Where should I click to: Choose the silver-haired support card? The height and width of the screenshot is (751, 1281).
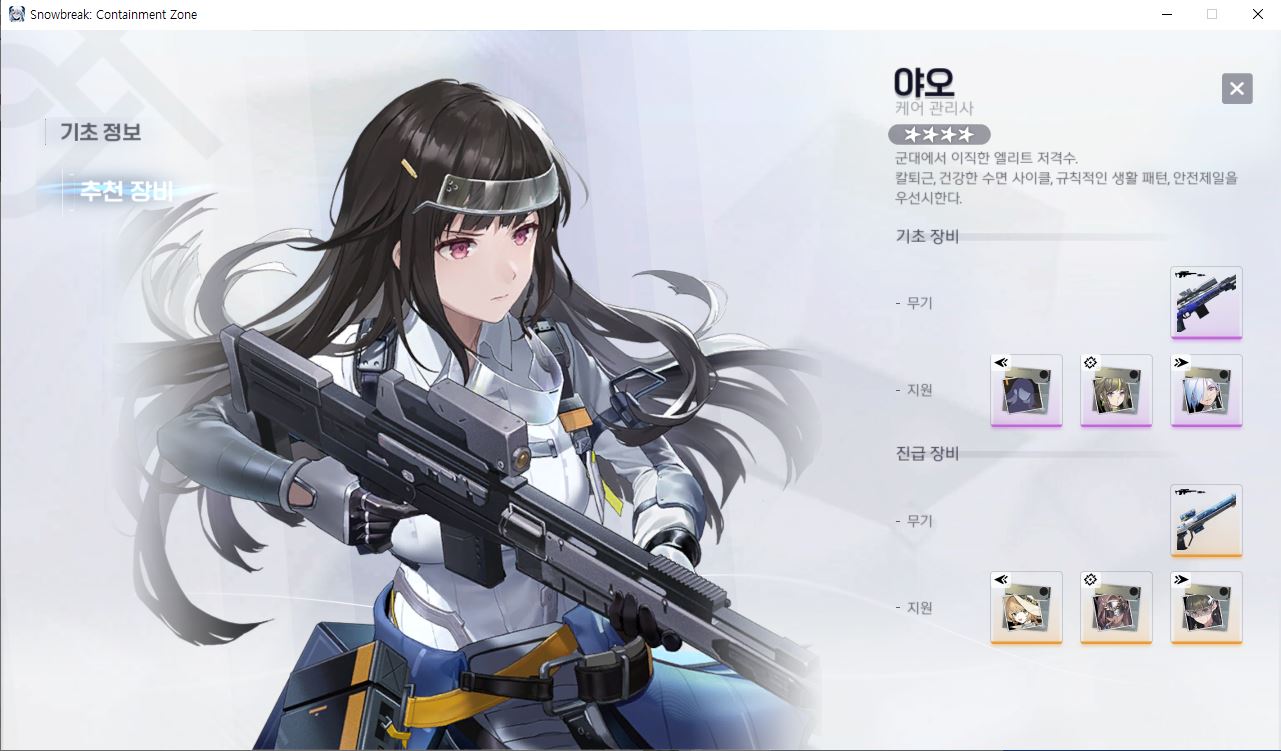(1206, 390)
